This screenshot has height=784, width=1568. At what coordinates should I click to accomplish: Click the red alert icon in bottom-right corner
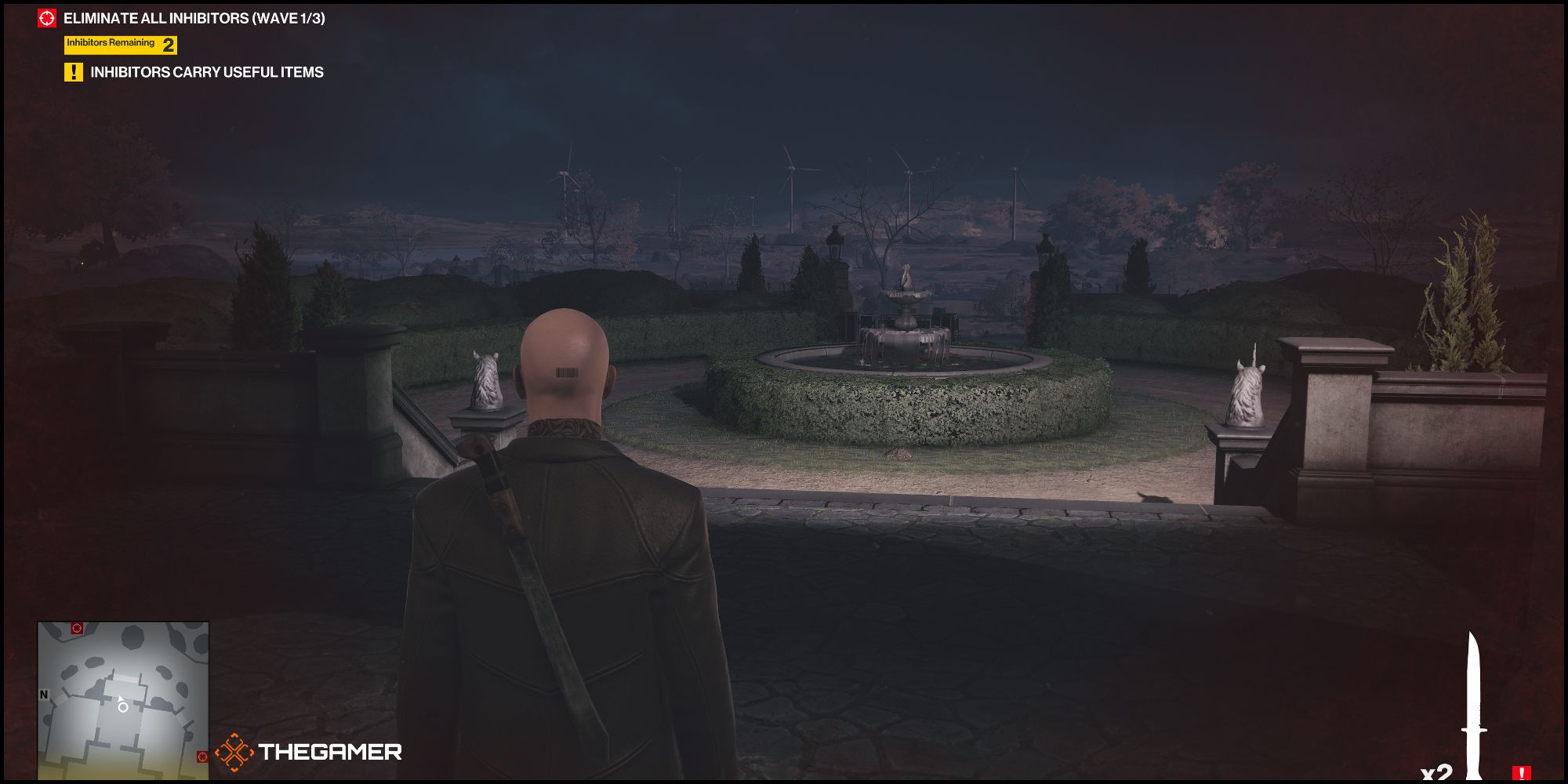point(1523,771)
